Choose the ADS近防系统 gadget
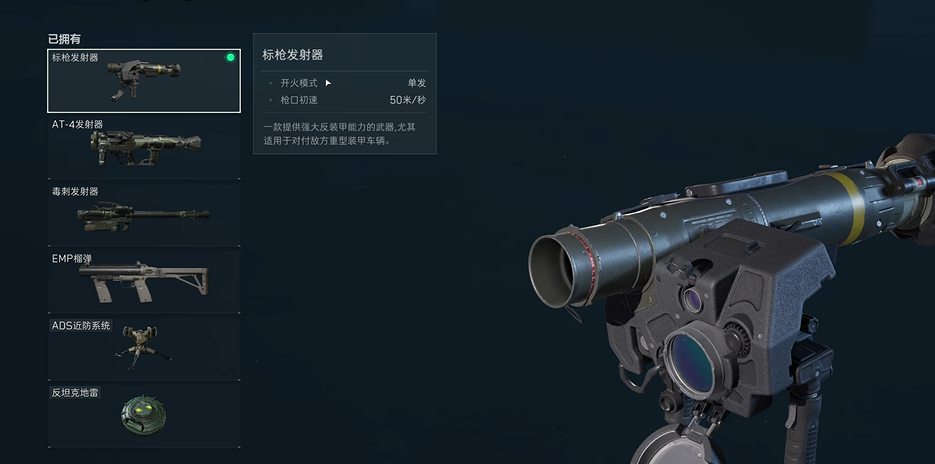Screen dimensions: 935x464 (144, 347)
